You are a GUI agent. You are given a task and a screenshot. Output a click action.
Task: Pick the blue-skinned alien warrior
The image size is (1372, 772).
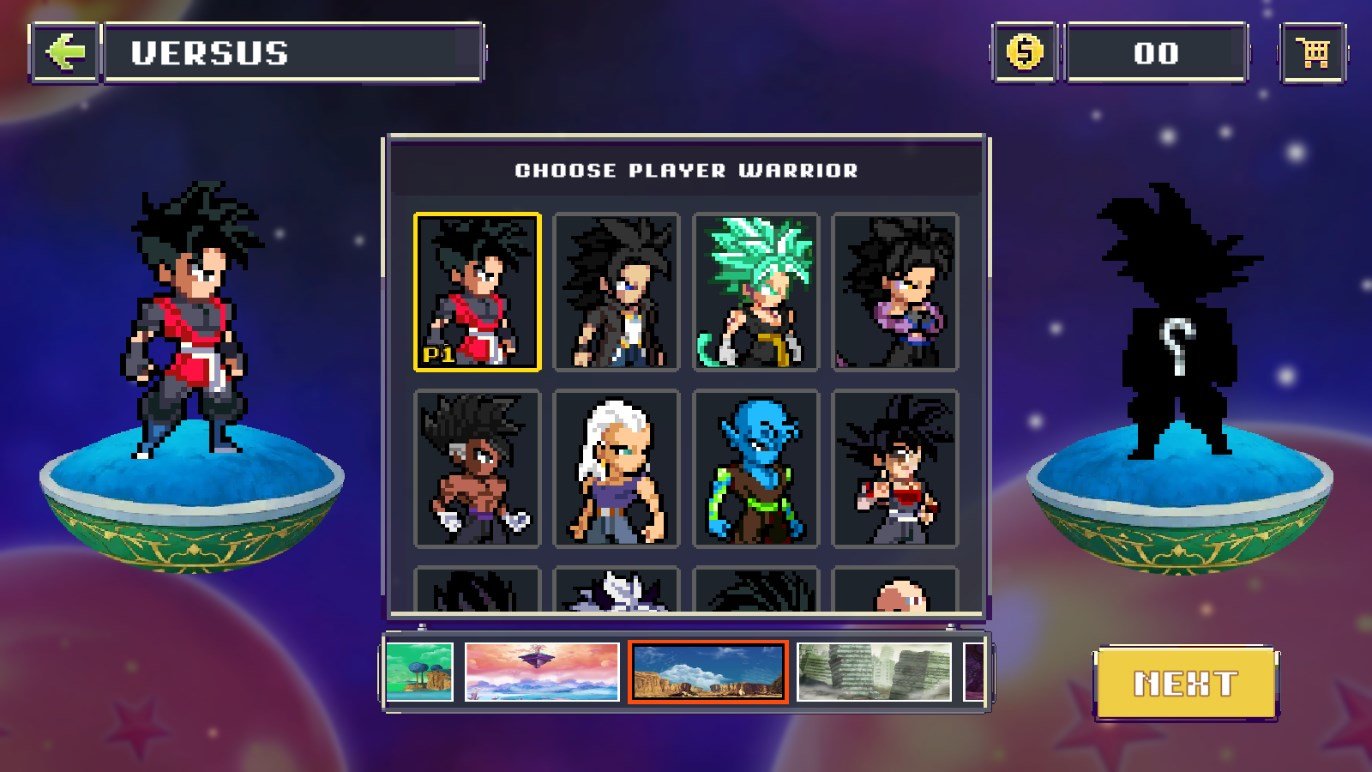tap(756, 468)
